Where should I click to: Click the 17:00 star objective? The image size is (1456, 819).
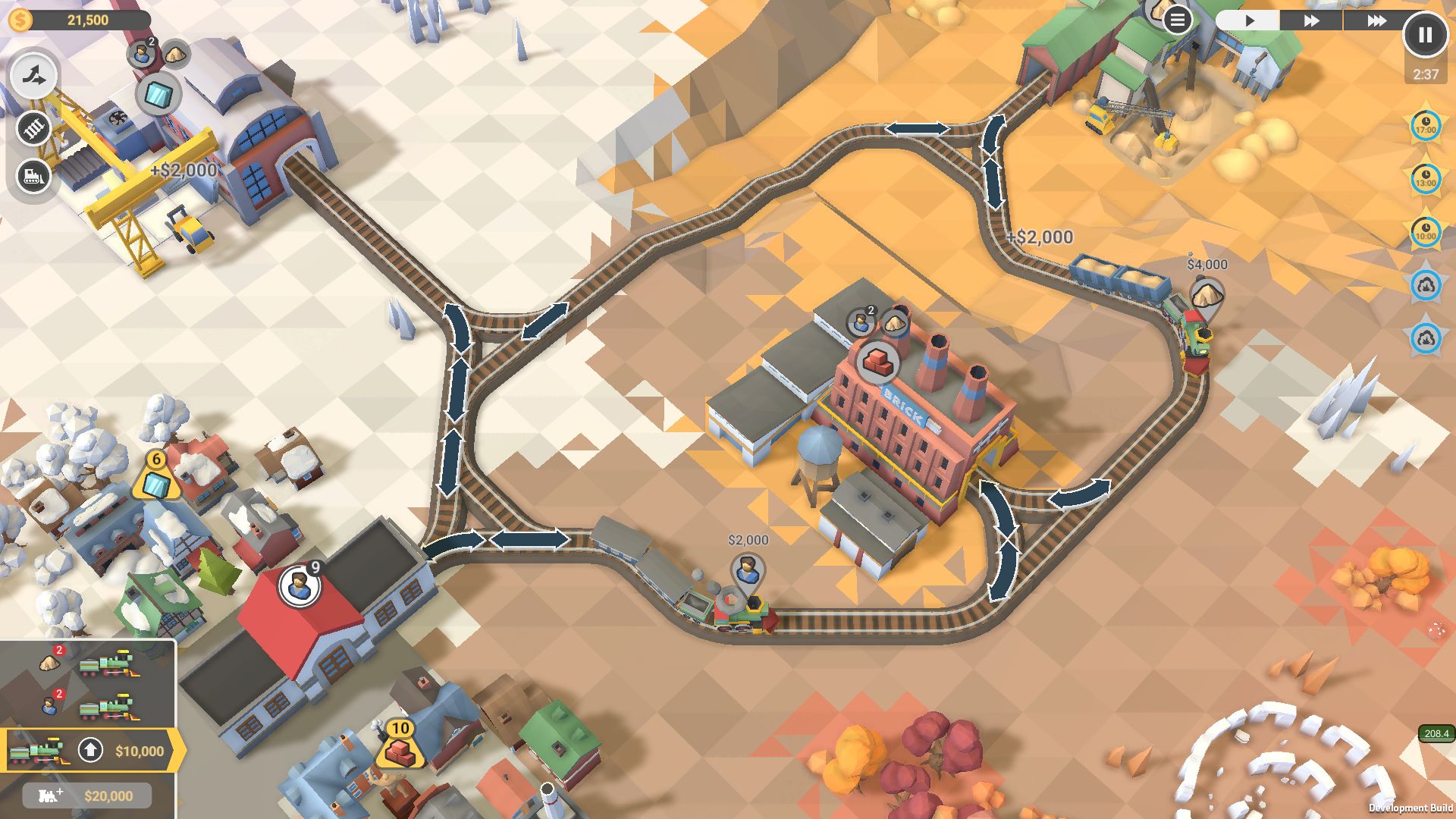coord(1426,127)
